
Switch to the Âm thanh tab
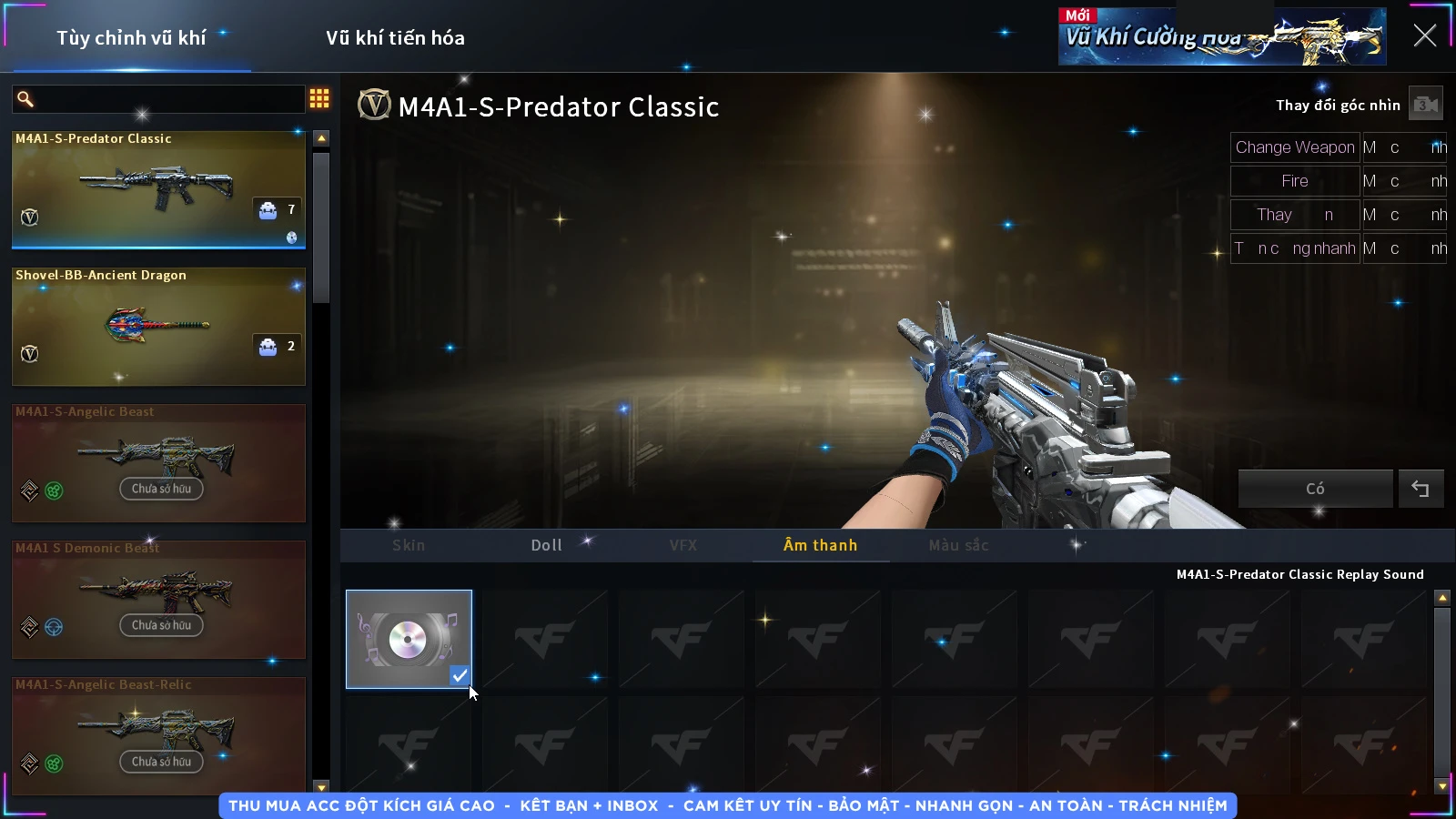click(x=820, y=545)
